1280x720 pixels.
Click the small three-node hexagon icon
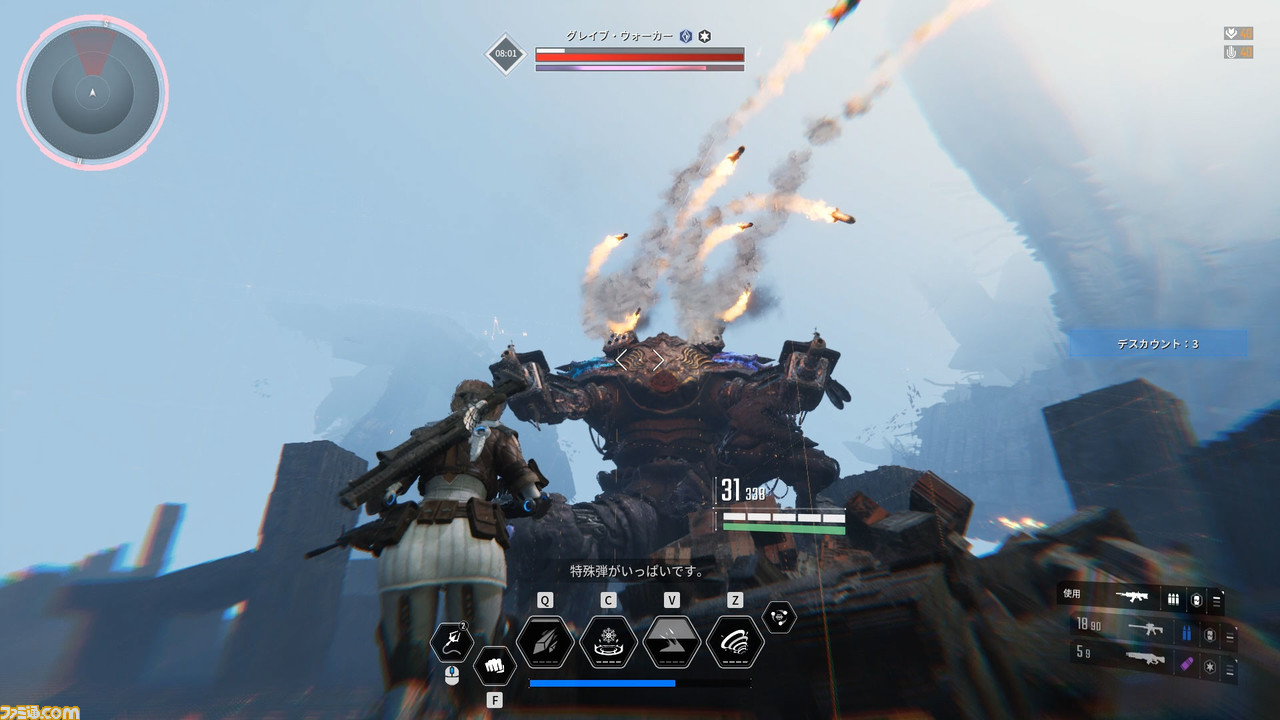click(x=779, y=617)
